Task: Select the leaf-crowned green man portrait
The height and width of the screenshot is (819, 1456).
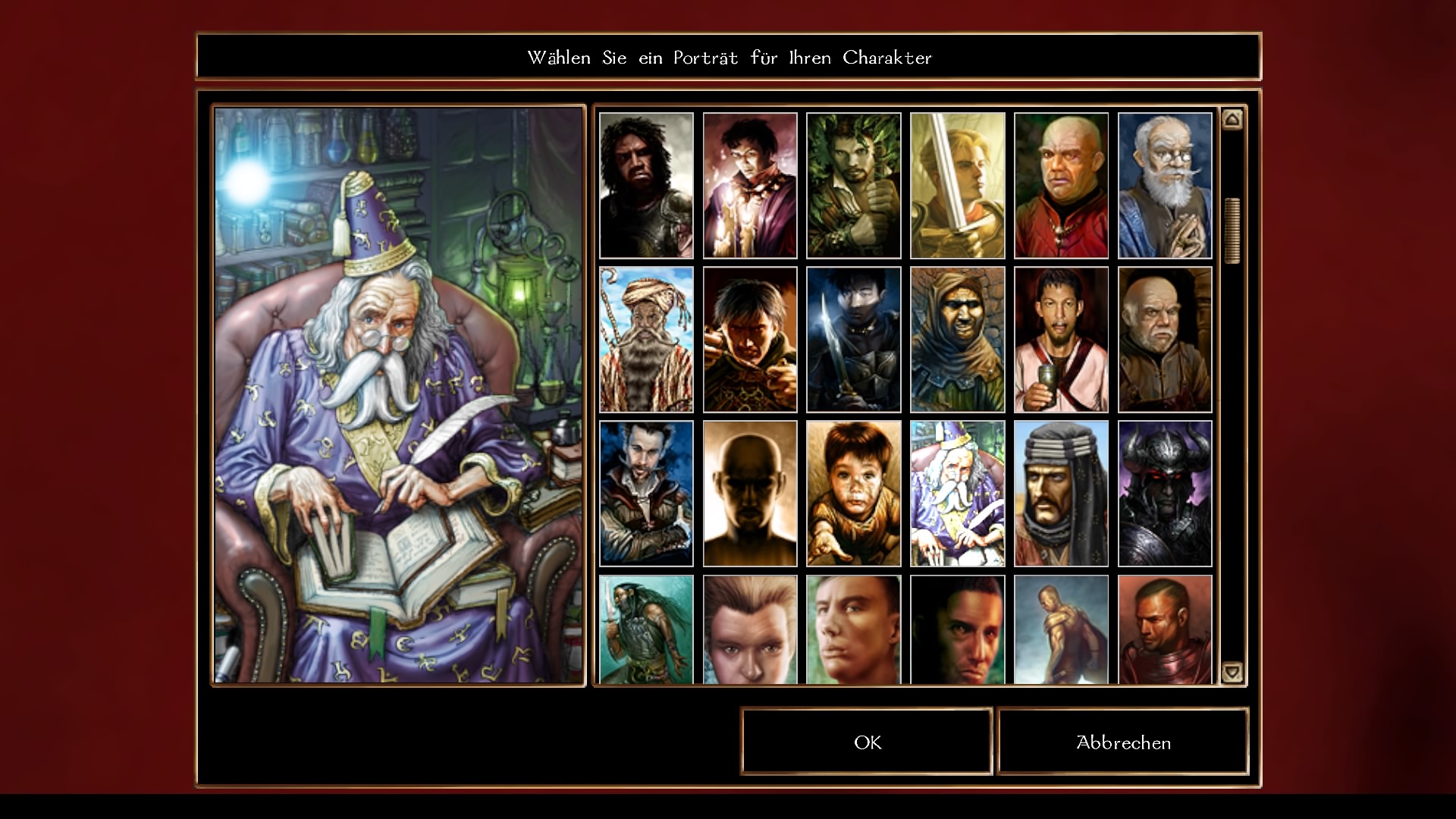Action: click(x=853, y=186)
